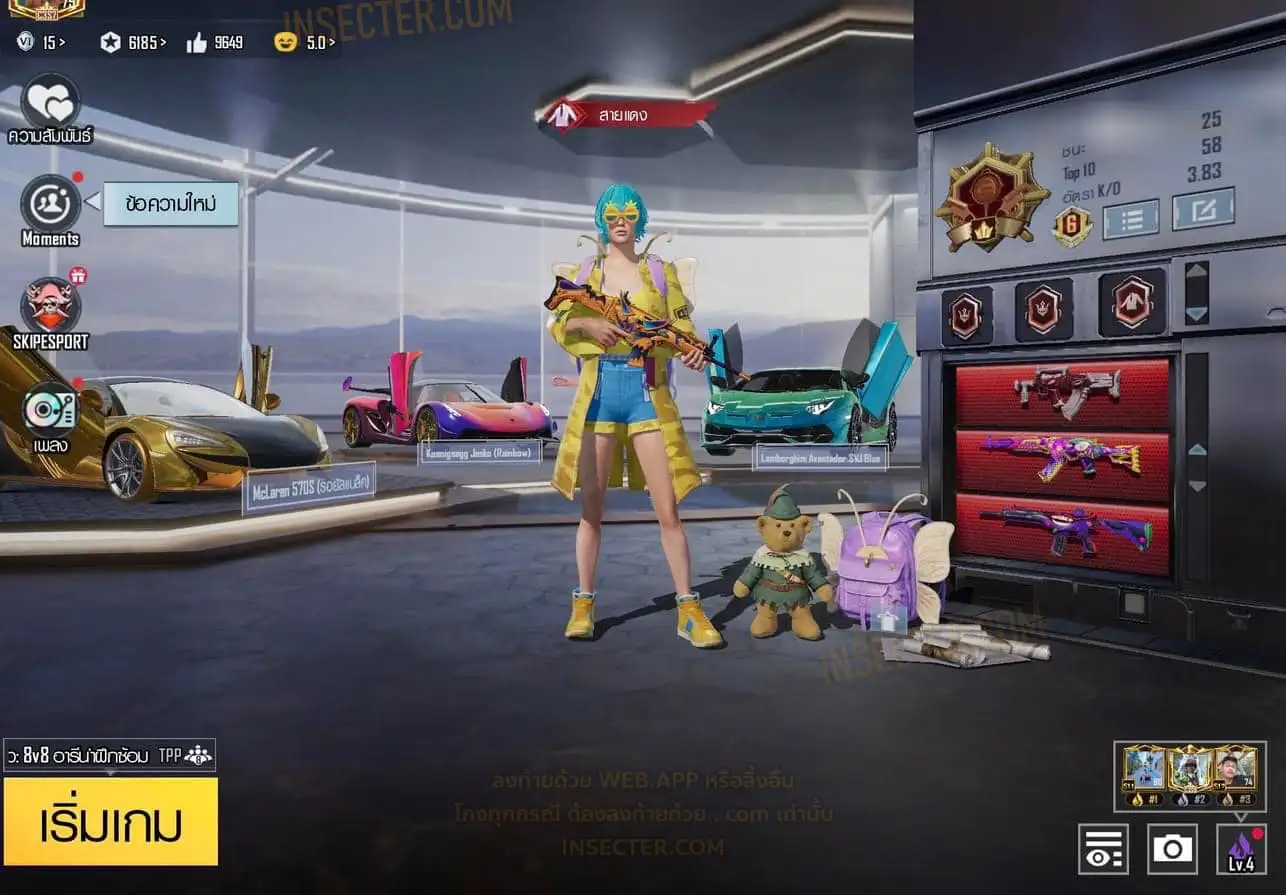This screenshot has height=895, width=1286.
Task: Open the Moments feed
Action: (x=50, y=204)
